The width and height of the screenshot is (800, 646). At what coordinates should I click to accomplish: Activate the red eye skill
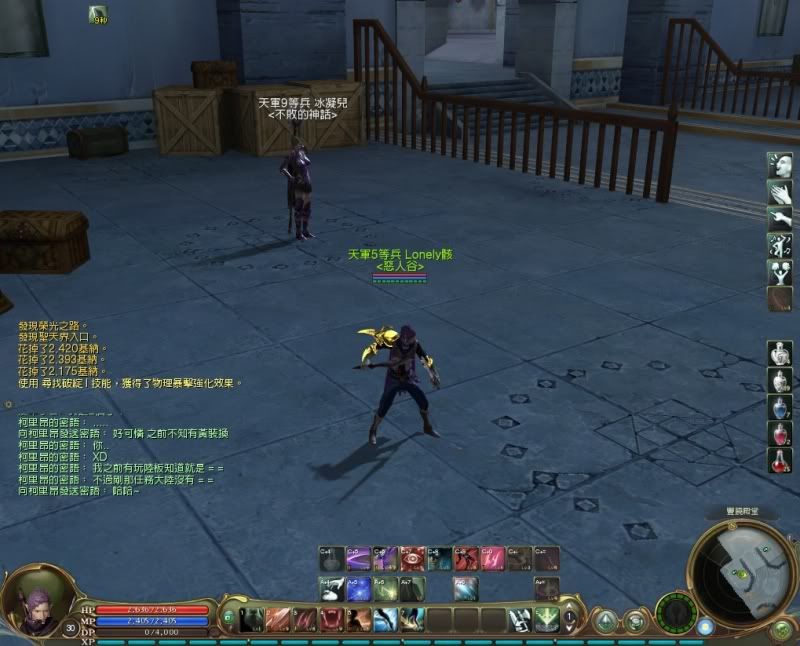(x=413, y=558)
